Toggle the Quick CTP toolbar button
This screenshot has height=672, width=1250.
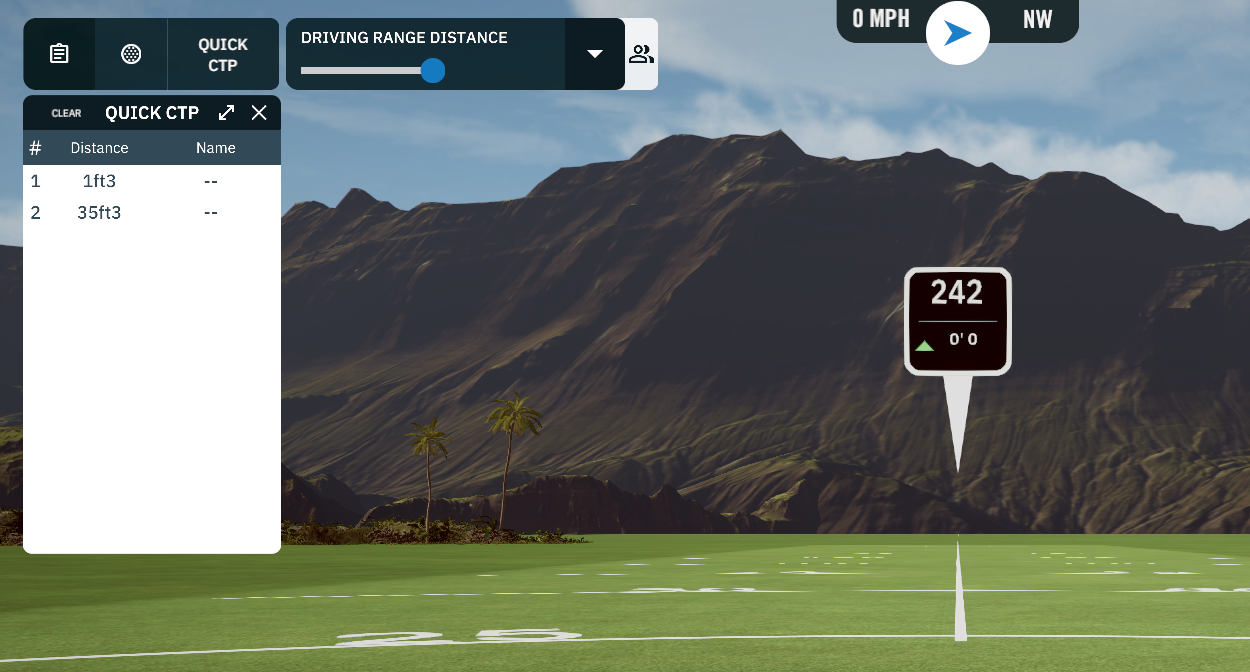coord(223,54)
